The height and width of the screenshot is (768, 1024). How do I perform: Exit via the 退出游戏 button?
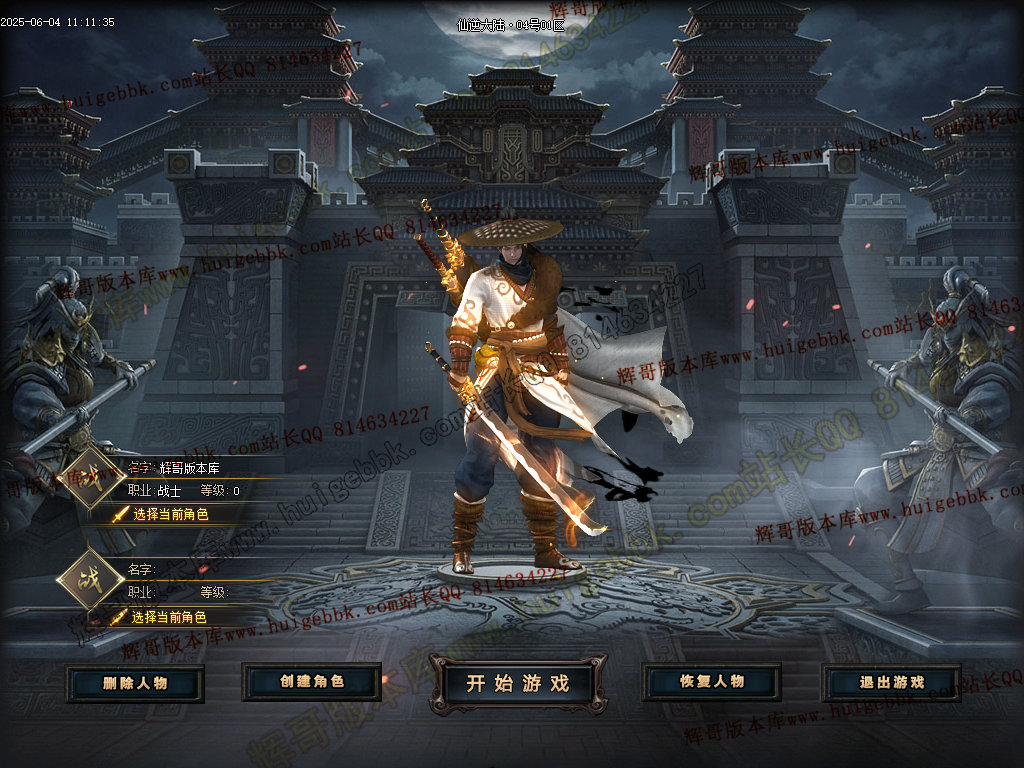[891, 683]
